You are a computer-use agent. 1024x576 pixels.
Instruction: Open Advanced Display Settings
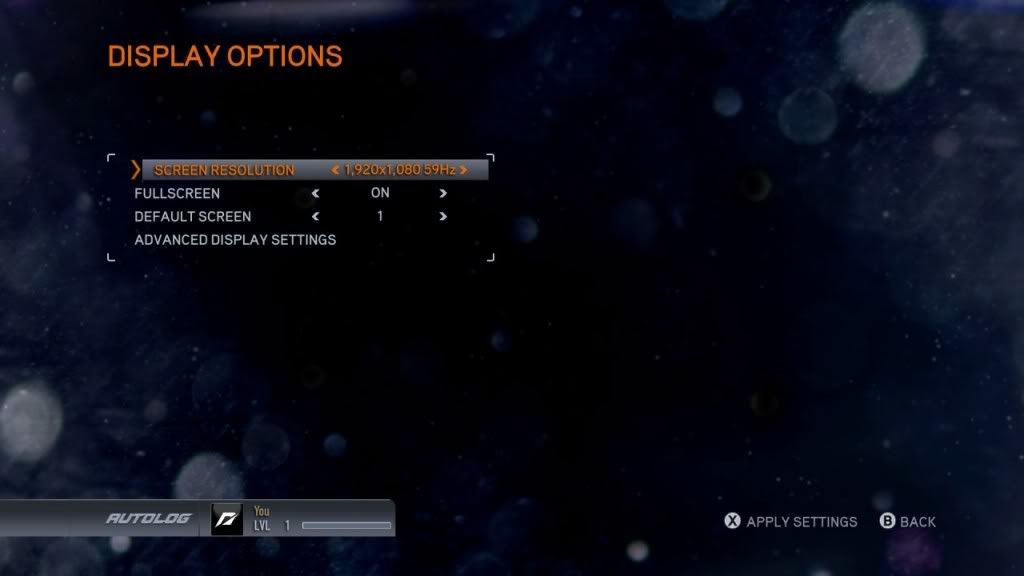point(235,240)
